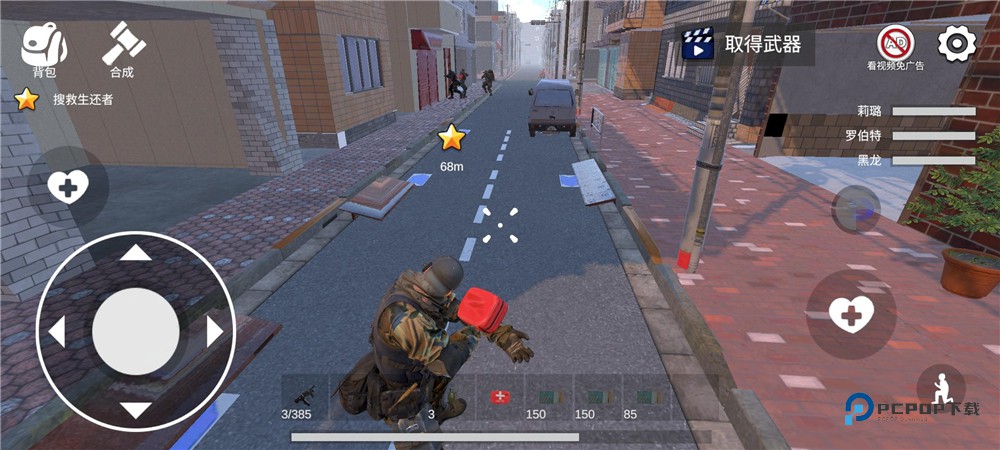Use the large heart medkit action button
This screenshot has height=450, width=1000.
[851, 315]
